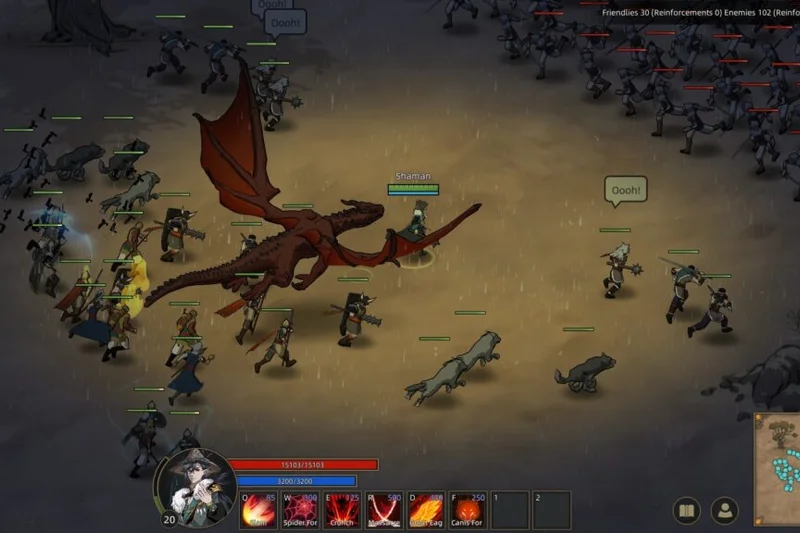This screenshot has width=800, height=533.
Task: Open the character profile button
Action: 724,510
